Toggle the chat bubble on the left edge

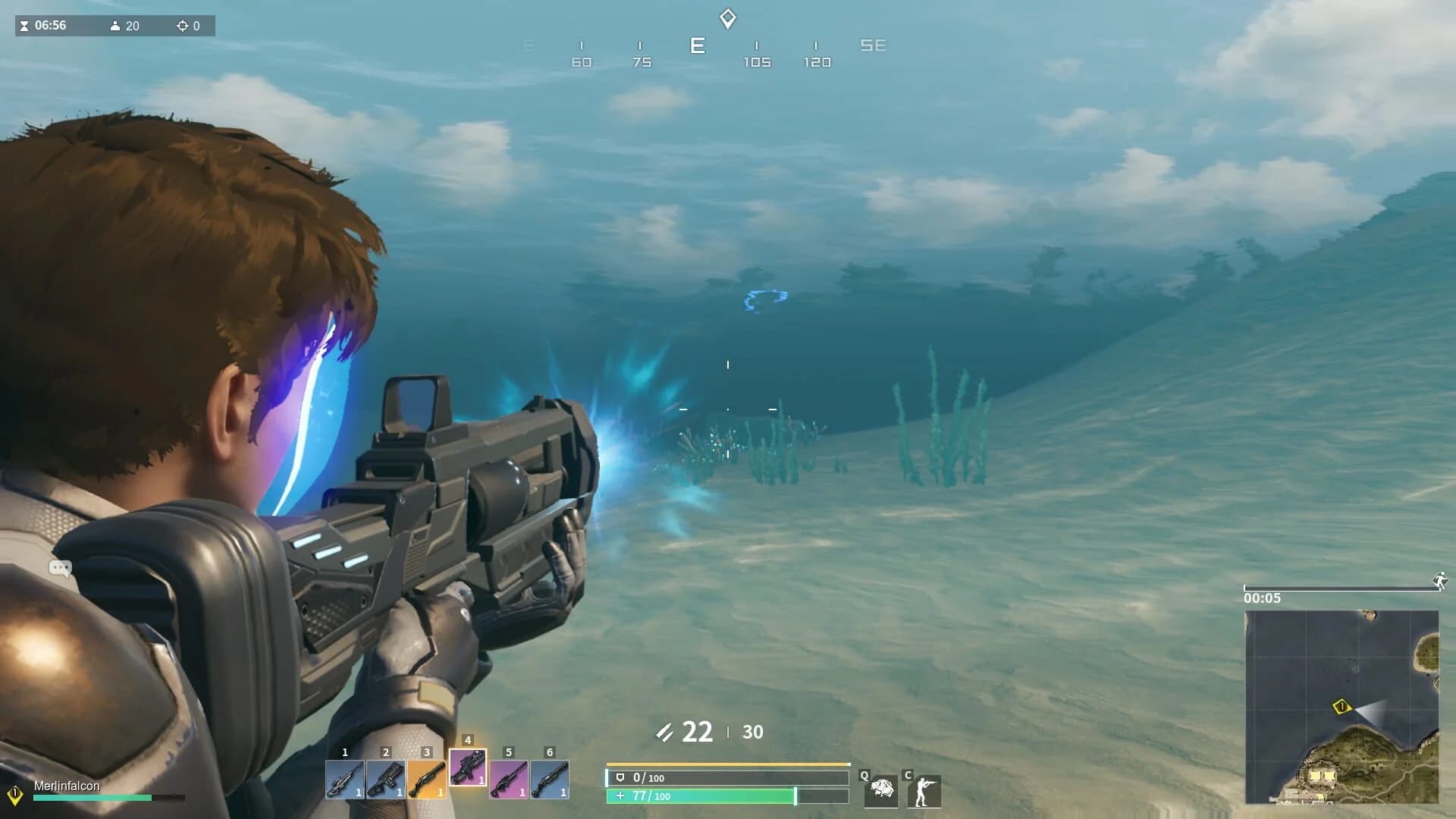coord(59,568)
